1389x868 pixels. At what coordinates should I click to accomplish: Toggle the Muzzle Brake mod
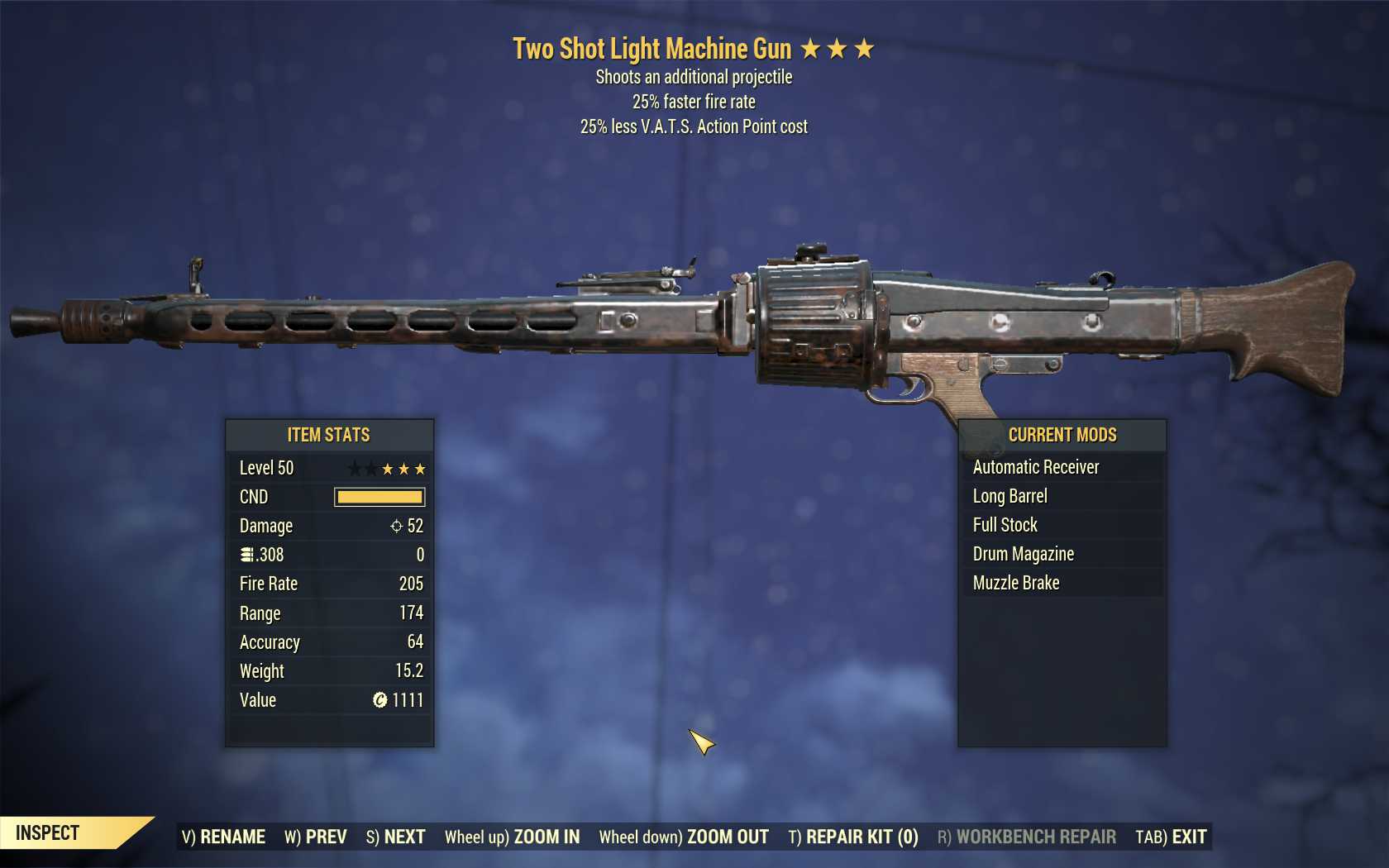coord(1015,583)
